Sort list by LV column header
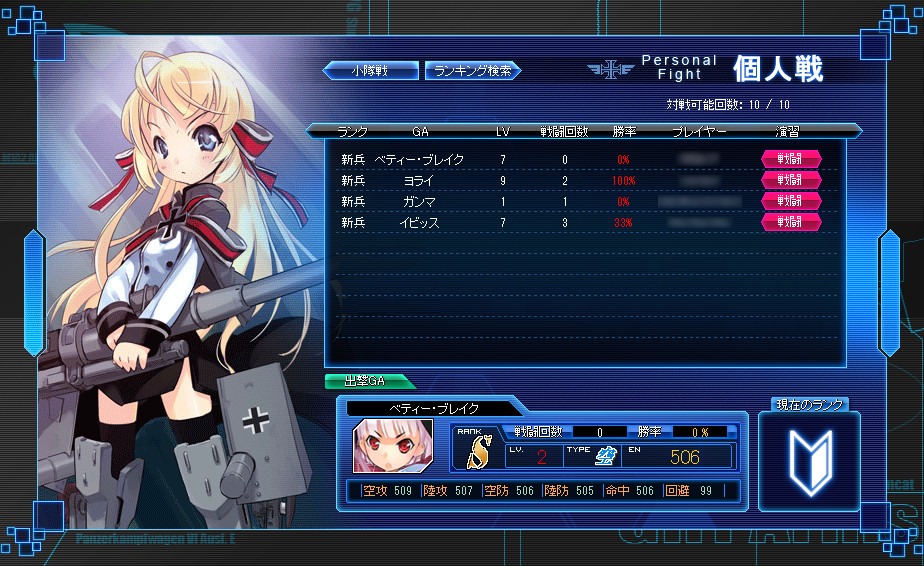Screen dimensions: 924x566 tap(503, 131)
